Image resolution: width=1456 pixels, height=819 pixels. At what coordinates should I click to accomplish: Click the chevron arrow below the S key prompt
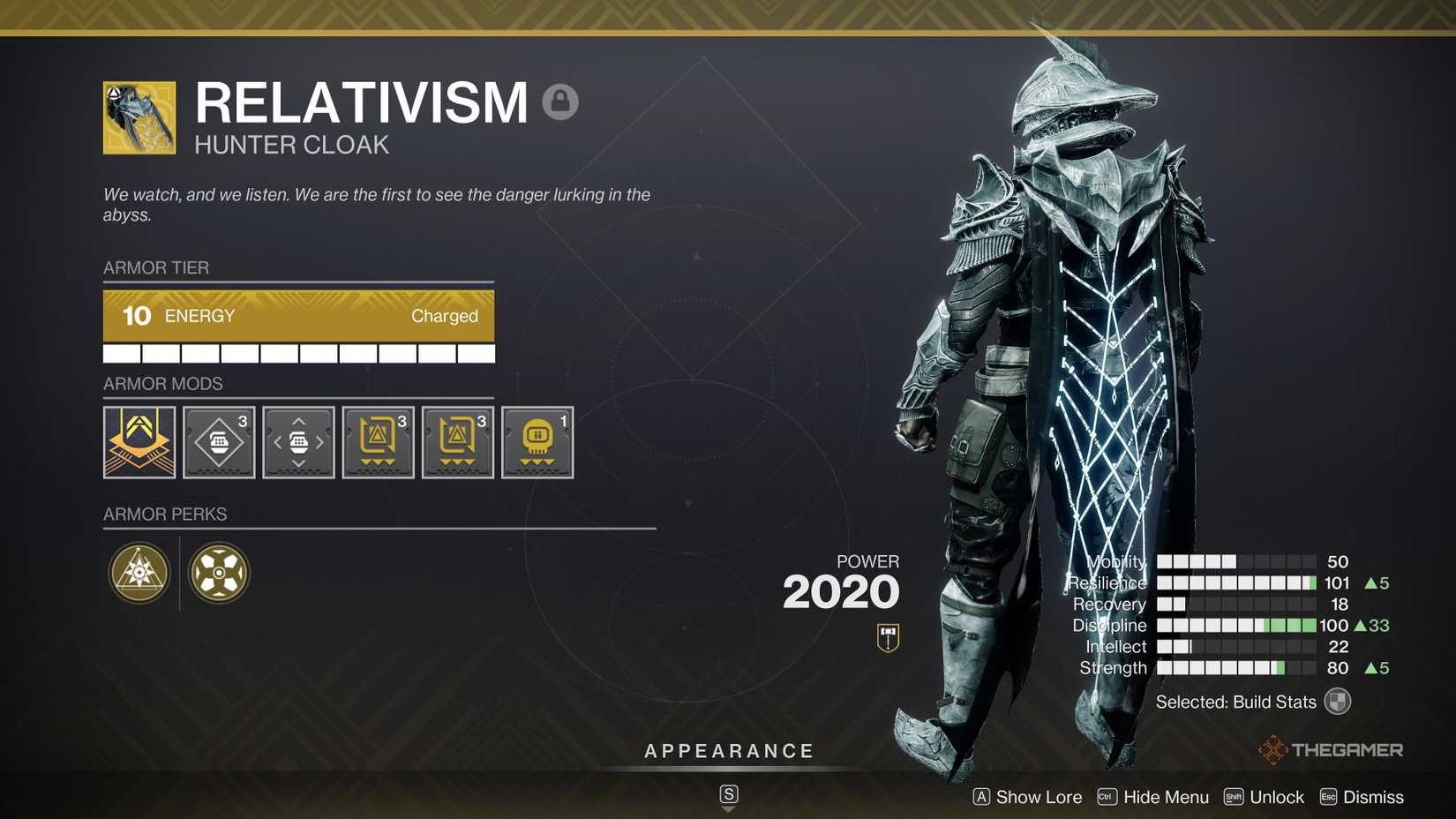tap(728, 810)
